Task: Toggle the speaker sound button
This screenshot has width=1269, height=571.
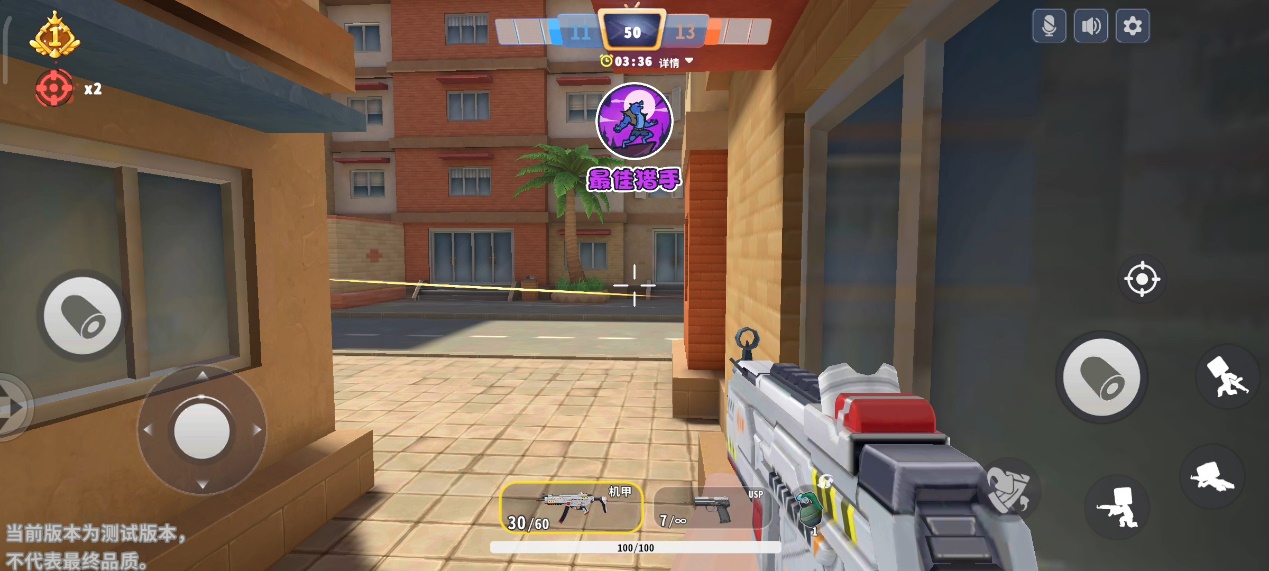Action: 1090,26
